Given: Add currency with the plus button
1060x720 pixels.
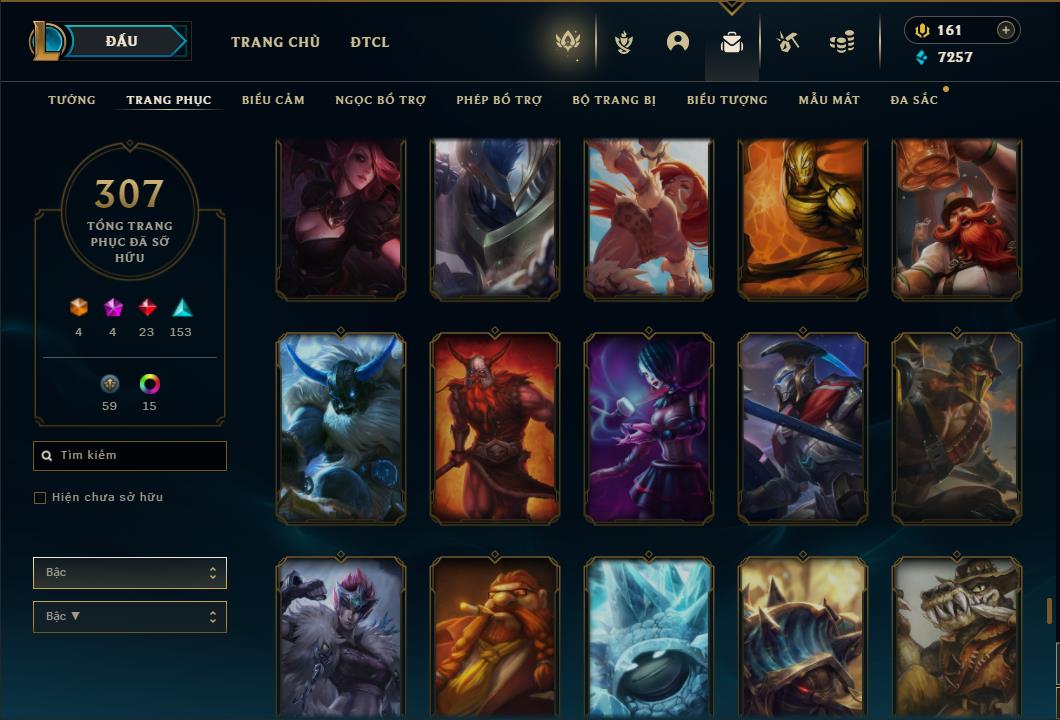Looking at the screenshot, I should tap(1006, 30).
